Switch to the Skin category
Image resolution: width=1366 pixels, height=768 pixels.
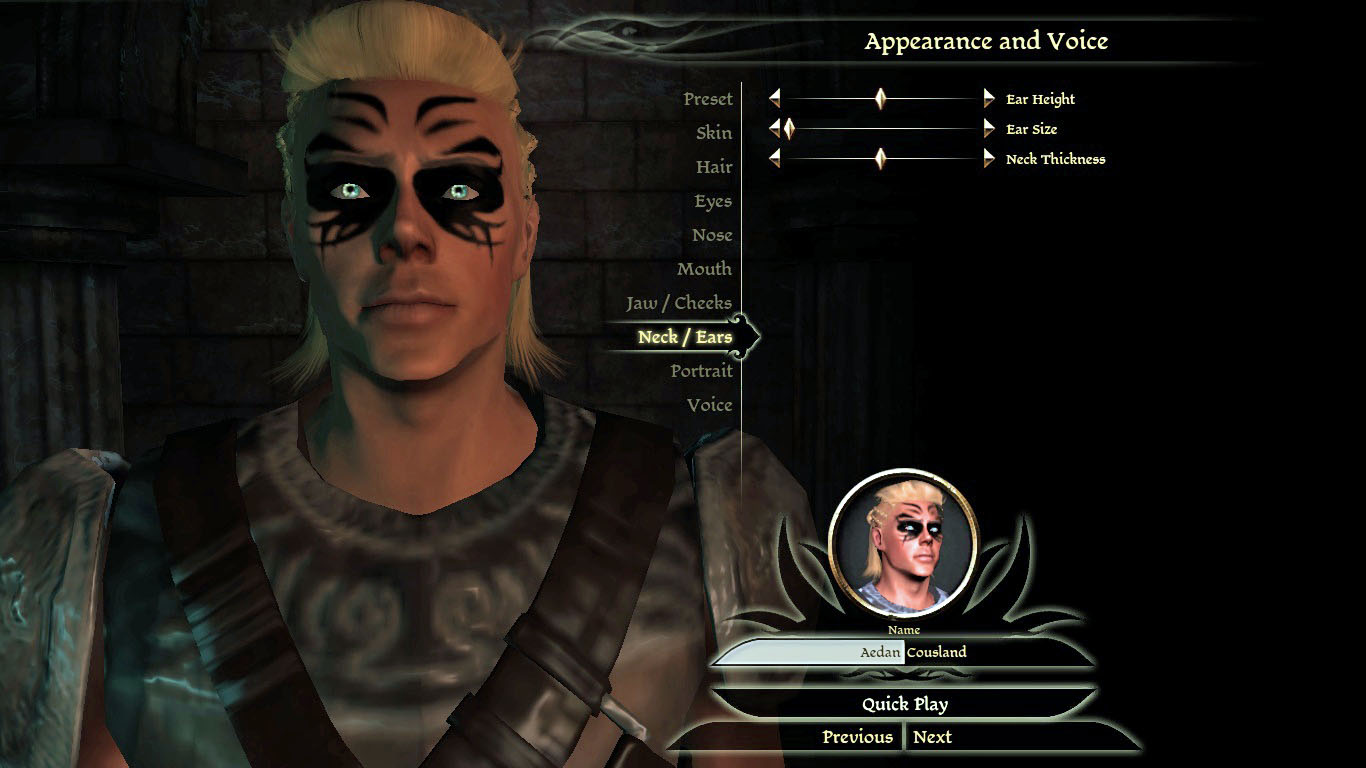713,133
